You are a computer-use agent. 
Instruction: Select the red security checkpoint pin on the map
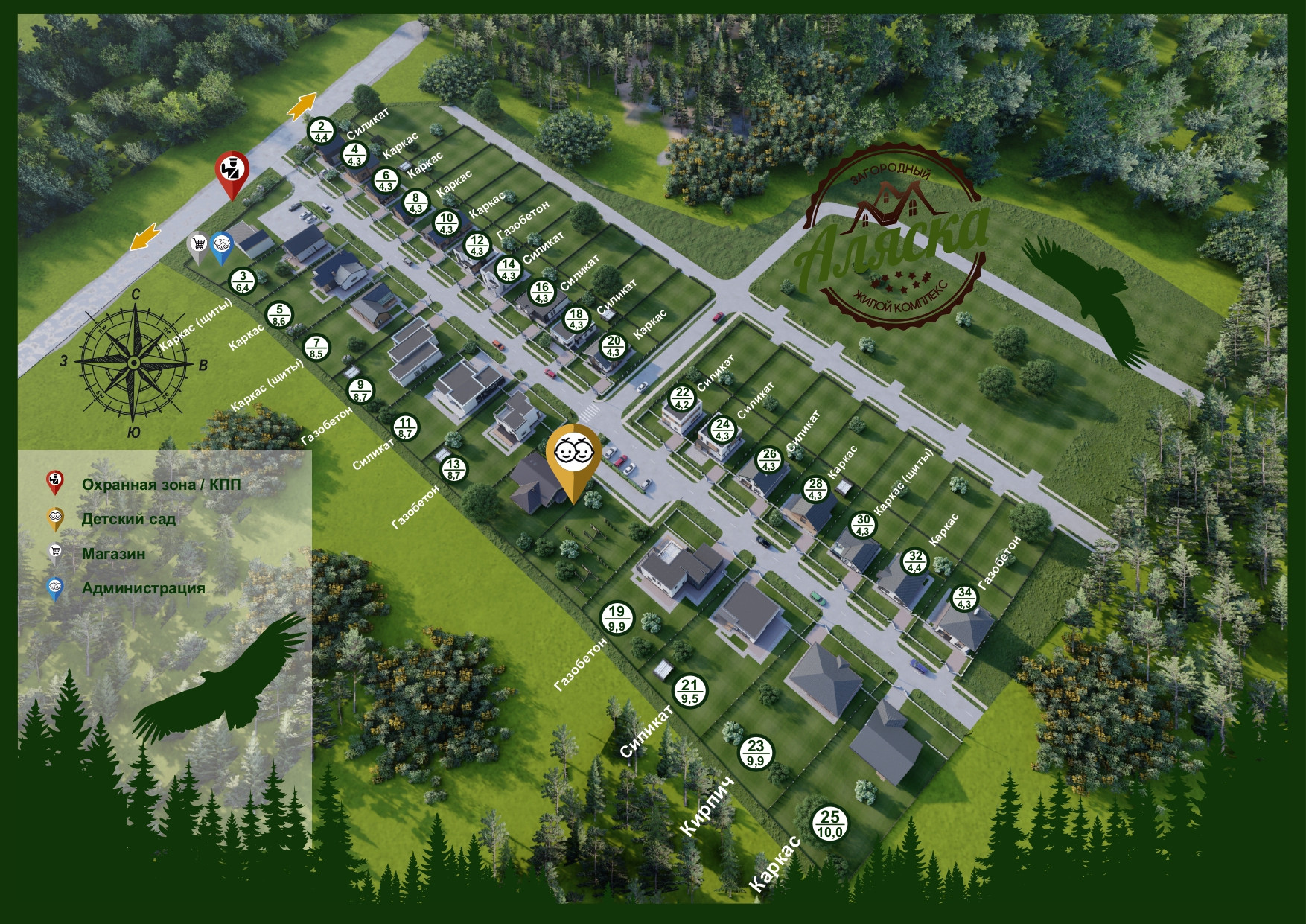[x=232, y=172]
